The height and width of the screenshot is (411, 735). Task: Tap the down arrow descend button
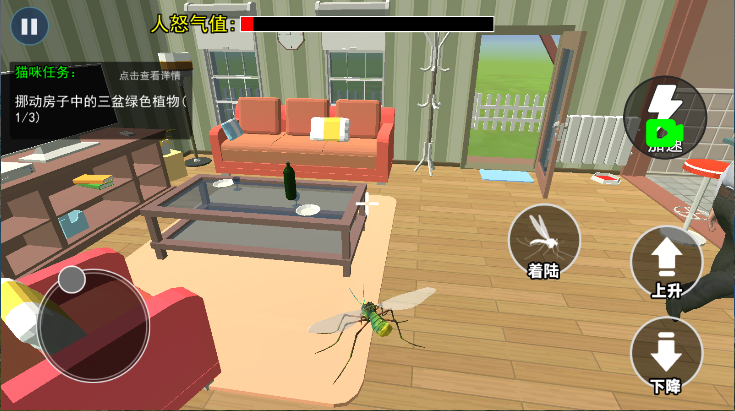666,356
